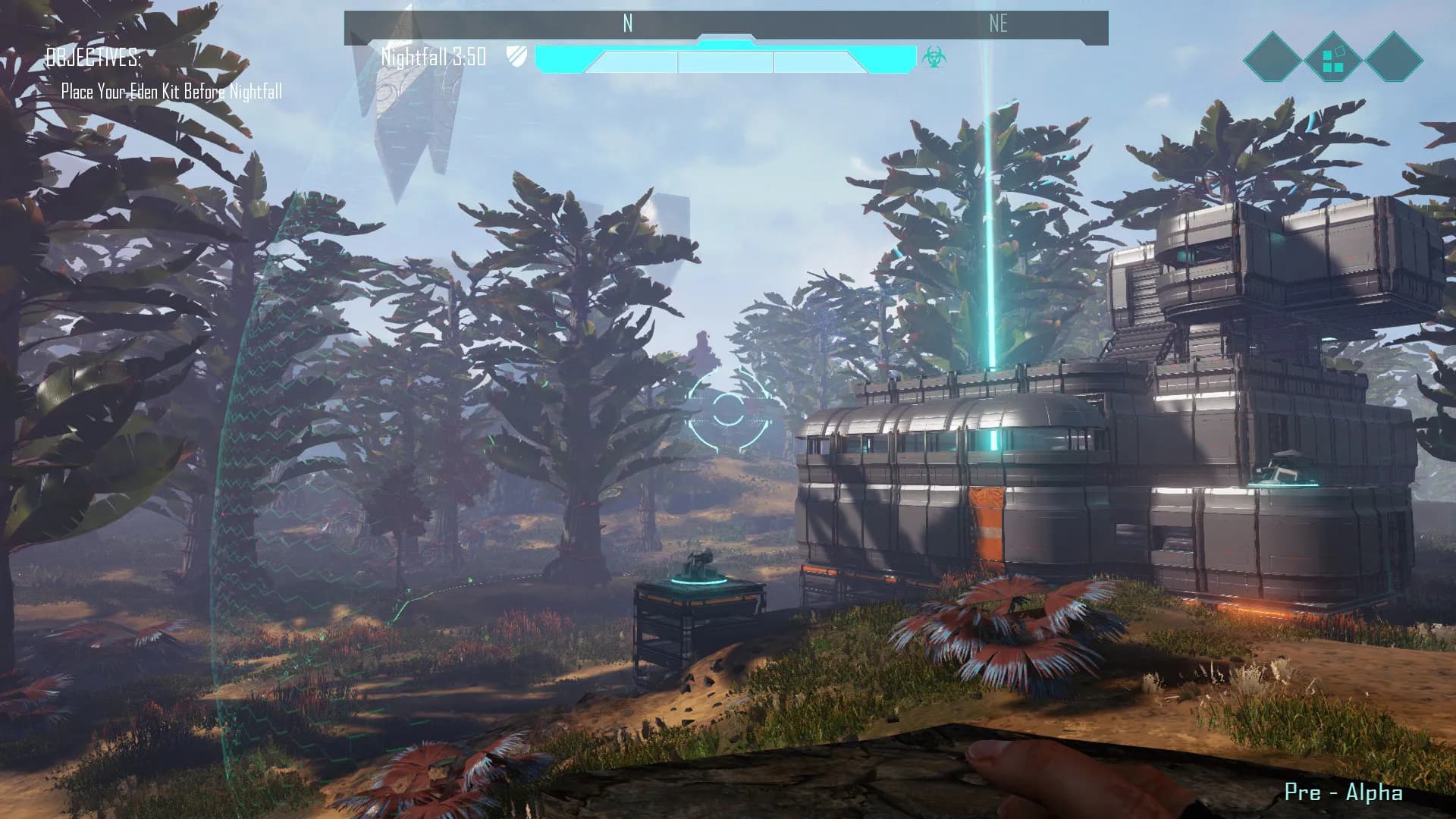Click the compass bar's N marker
Viewport: 1456px width, 819px height.
[627, 24]
